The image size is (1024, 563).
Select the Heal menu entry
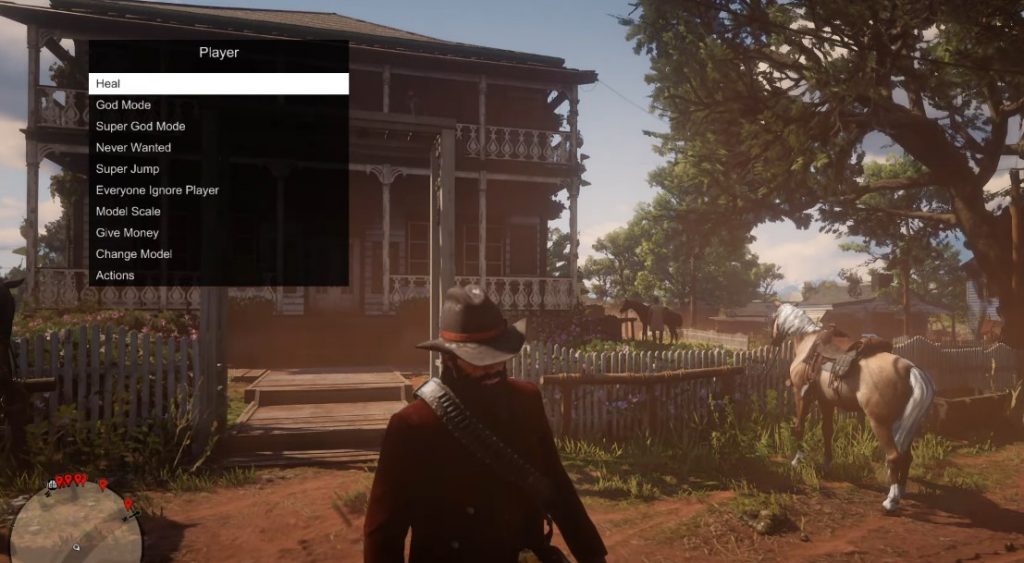[x=218, y=84]
